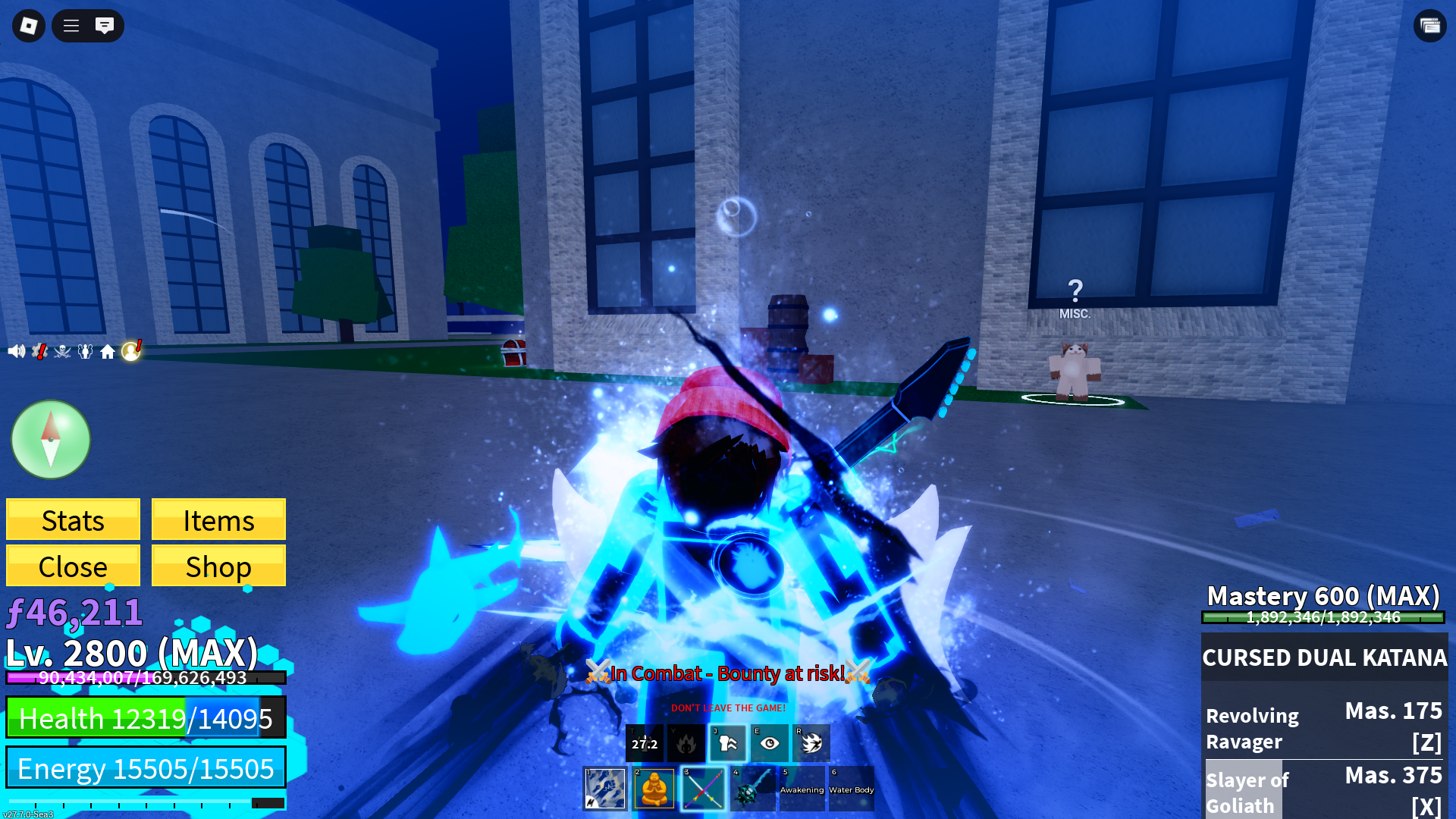Select the Awakening hotbar slot
1456x819 pixels.
pyautogui.click(x=802, y=789)
